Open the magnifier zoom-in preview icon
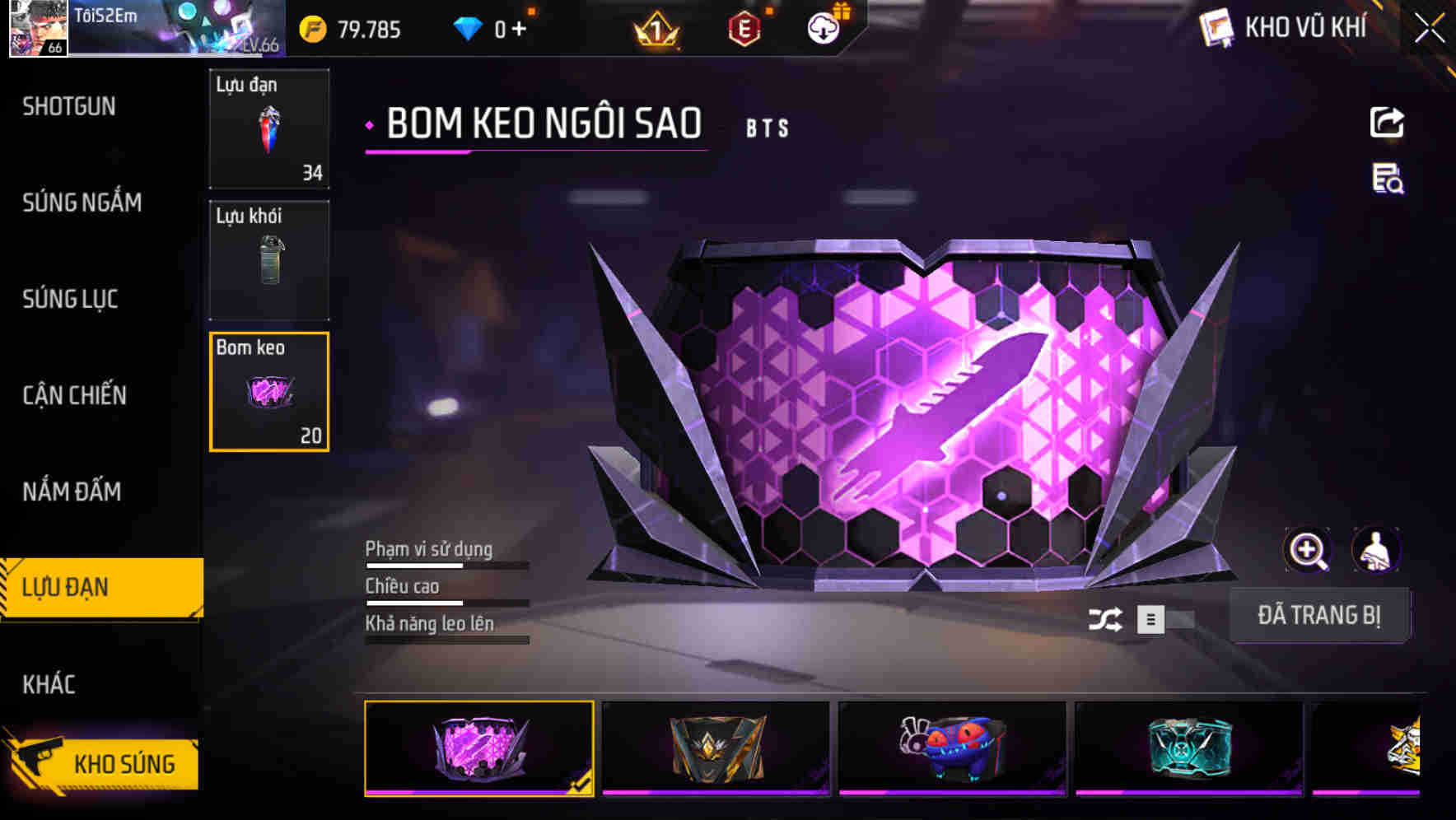 [x=1308, y=549]
